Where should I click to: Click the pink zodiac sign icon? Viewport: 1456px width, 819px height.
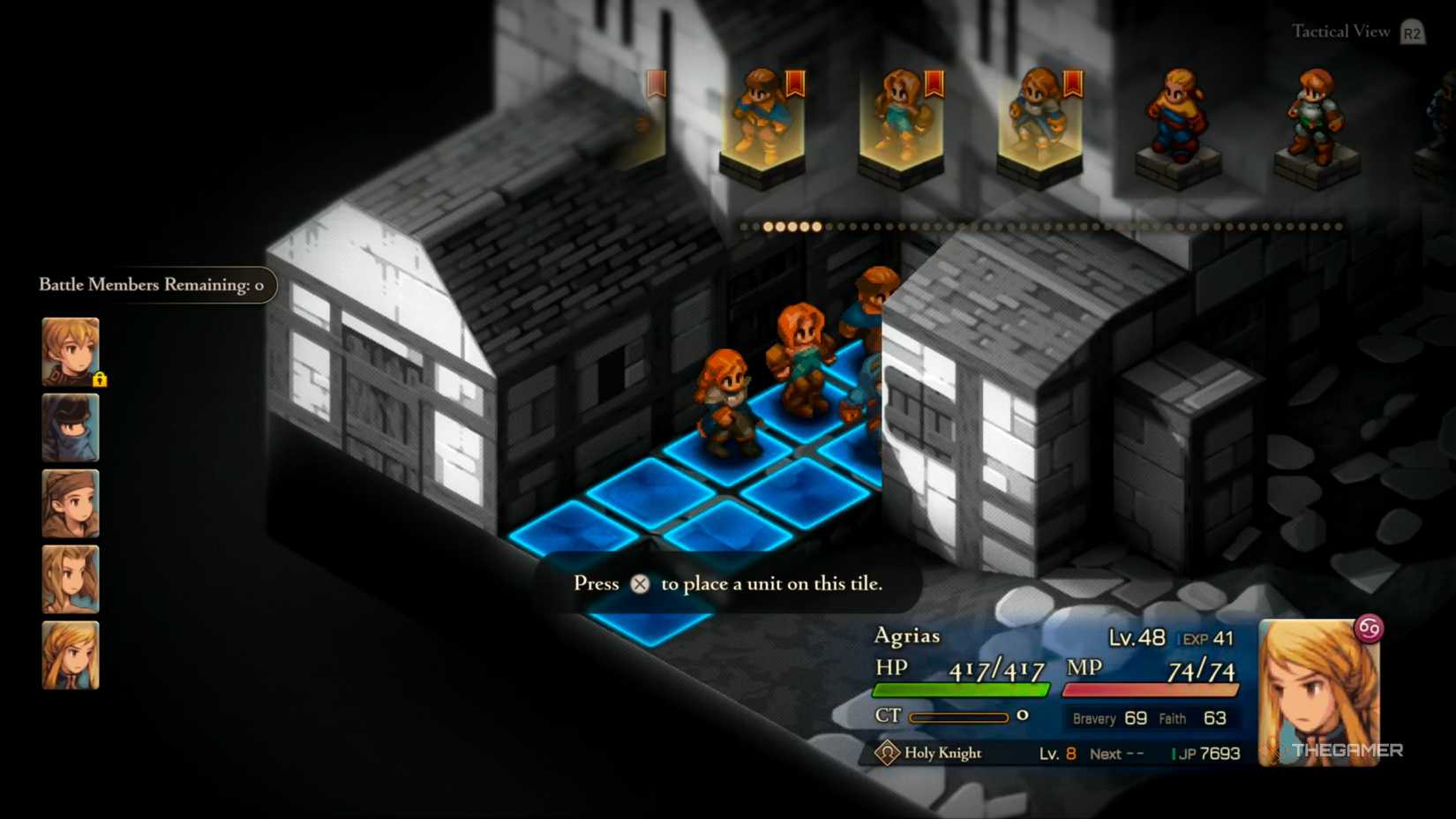click(x=1369, y=628)
